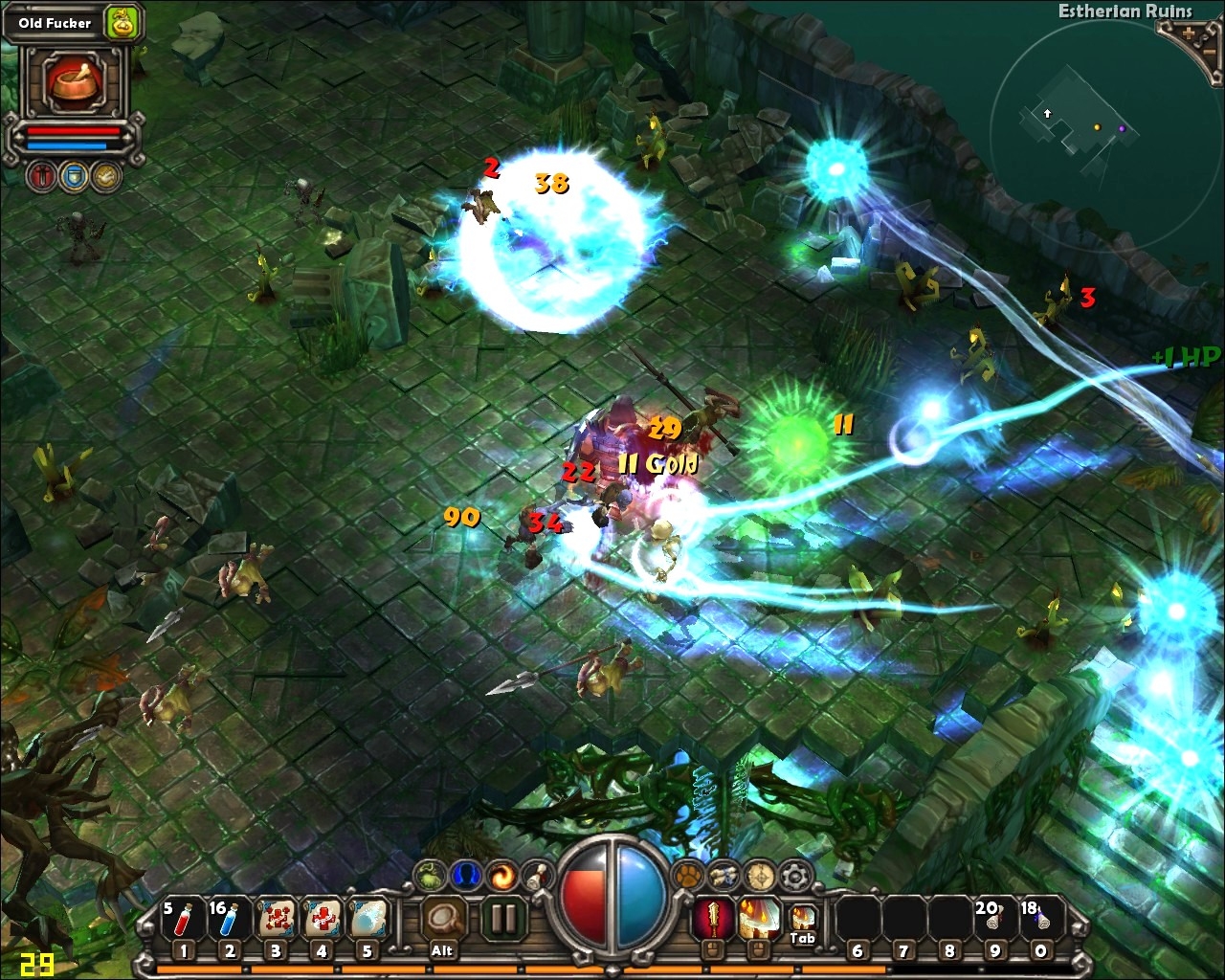Select the left mouse button weapon skill

(x=712, y=919)
